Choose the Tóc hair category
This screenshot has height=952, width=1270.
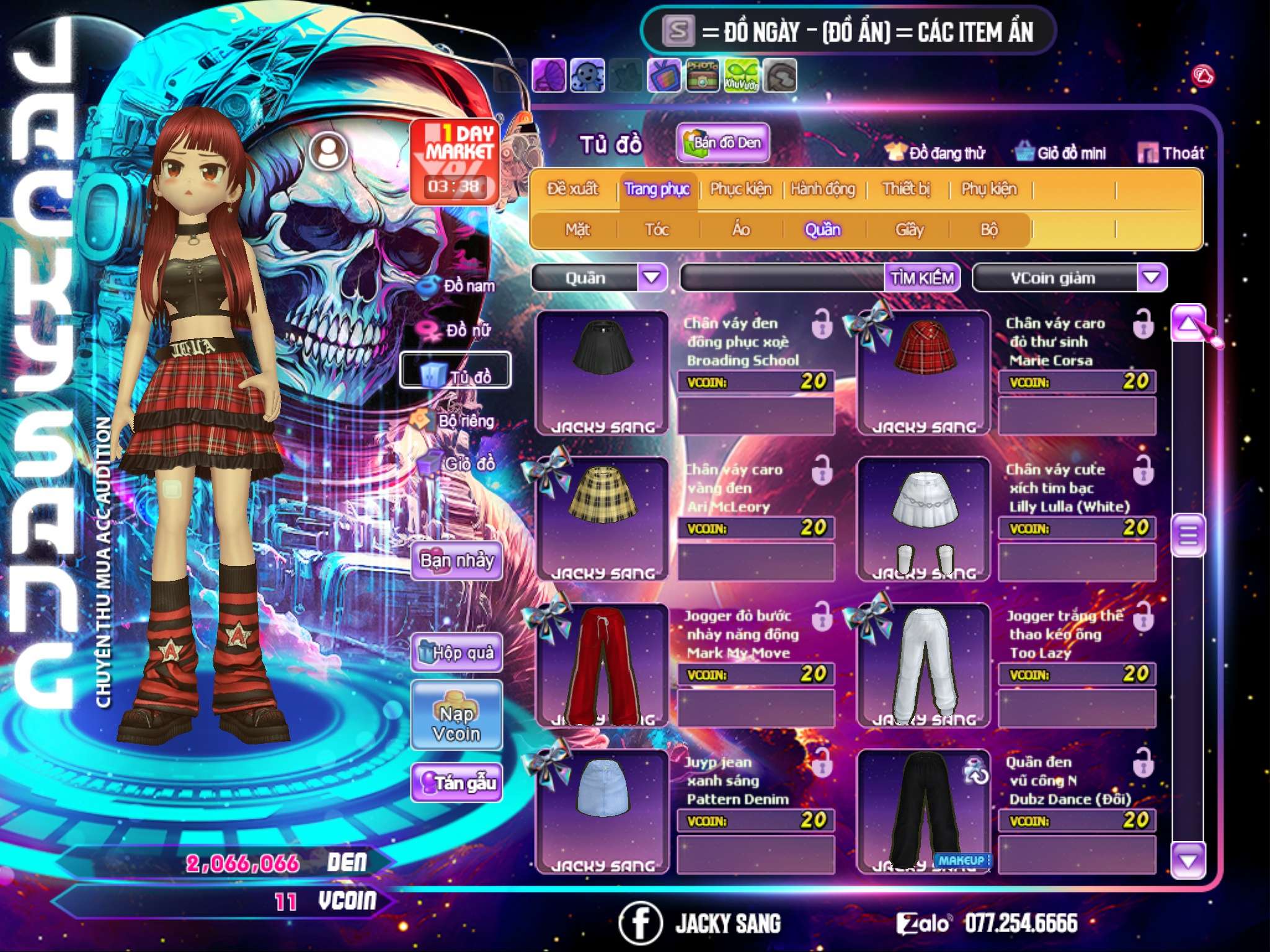point(657,229)
